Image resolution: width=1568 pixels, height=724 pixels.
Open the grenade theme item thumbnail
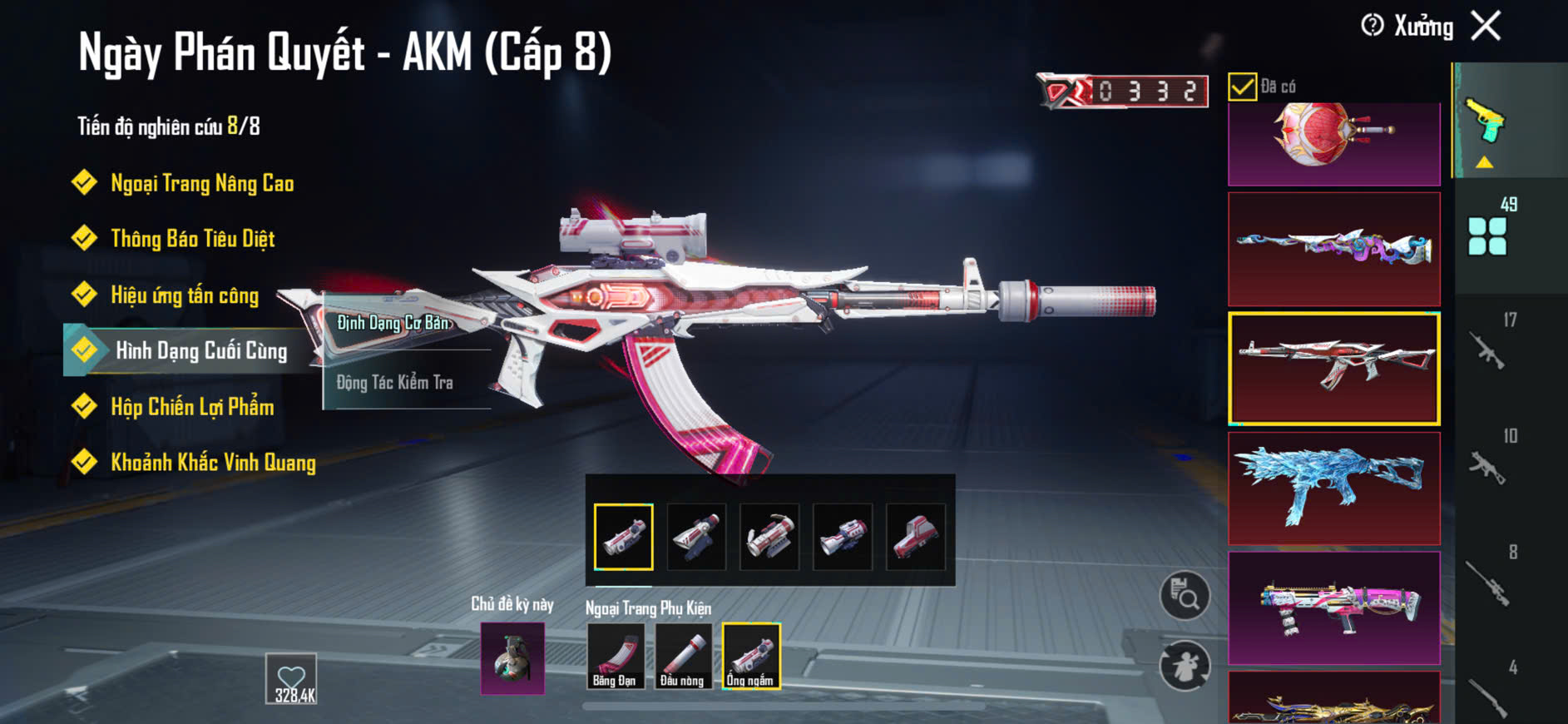[512, 658]
